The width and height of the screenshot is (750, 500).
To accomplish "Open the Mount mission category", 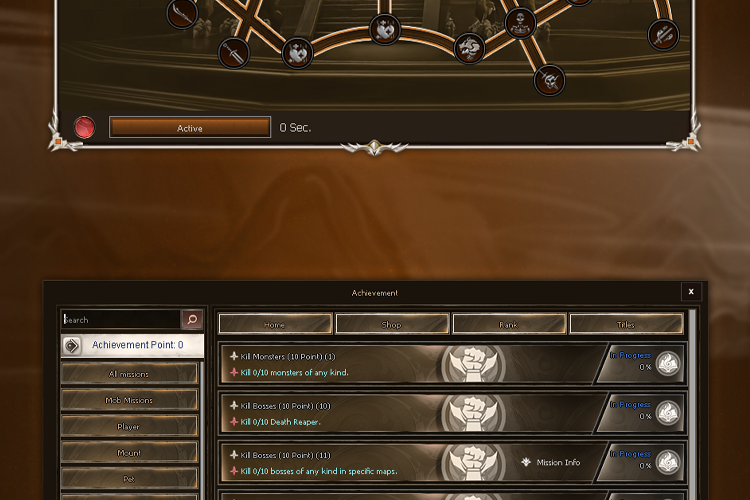I will (129, 452).
